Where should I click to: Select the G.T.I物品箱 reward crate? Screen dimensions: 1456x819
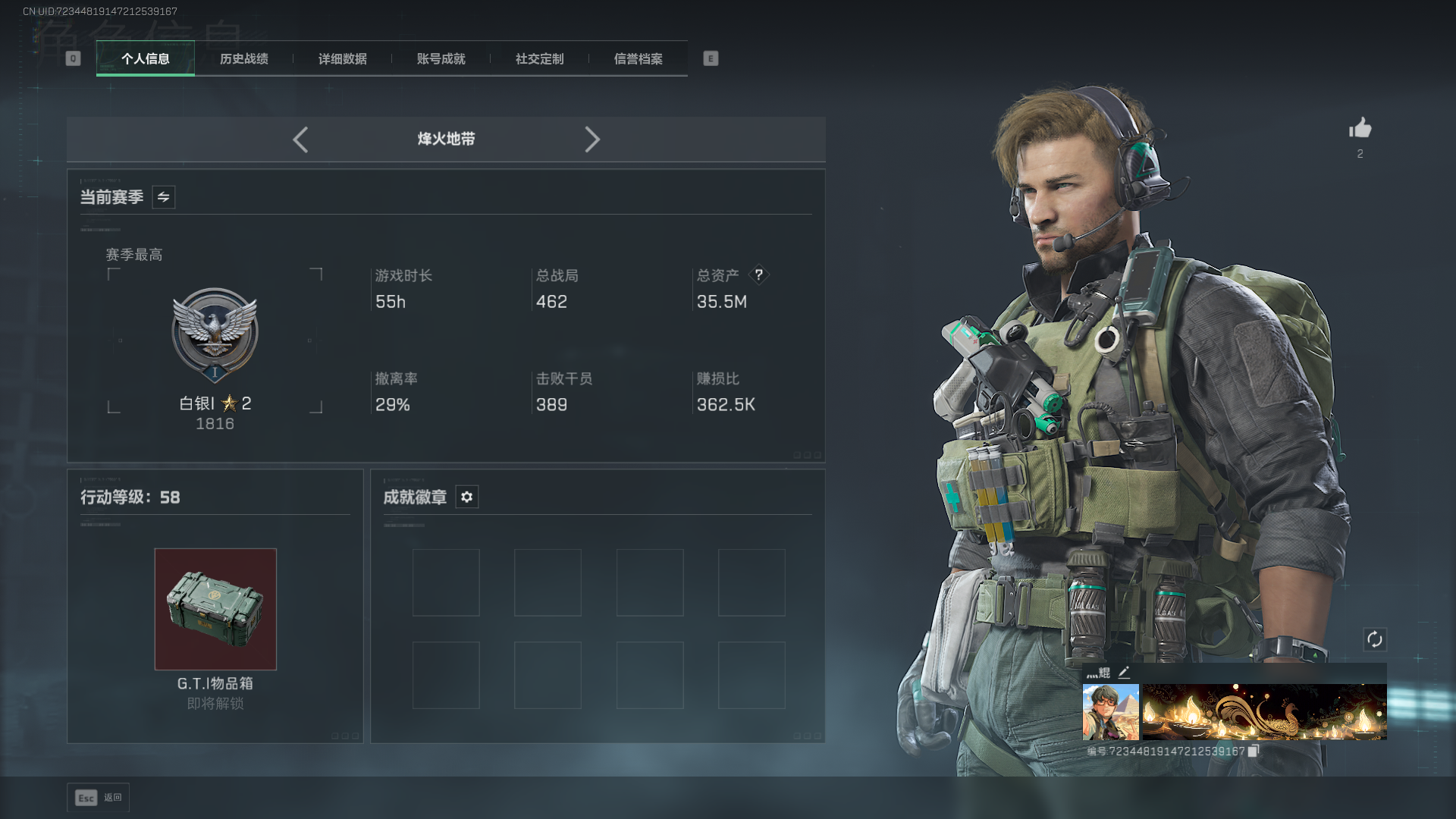pyautogui.click(x=215, y=609)
